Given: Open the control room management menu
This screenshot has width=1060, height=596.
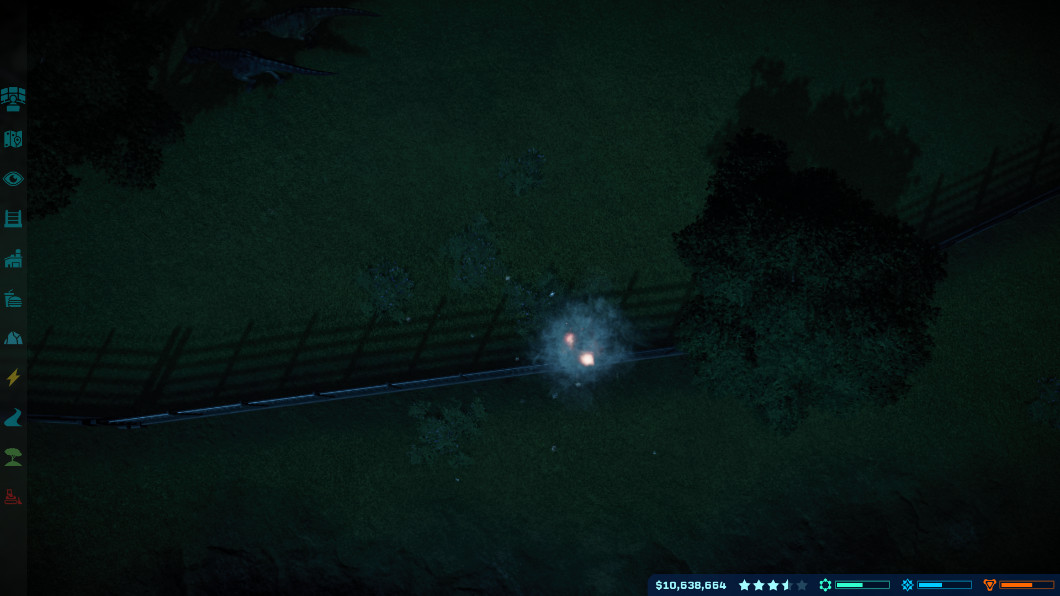Looking at the screenshot, I should 13,98.
